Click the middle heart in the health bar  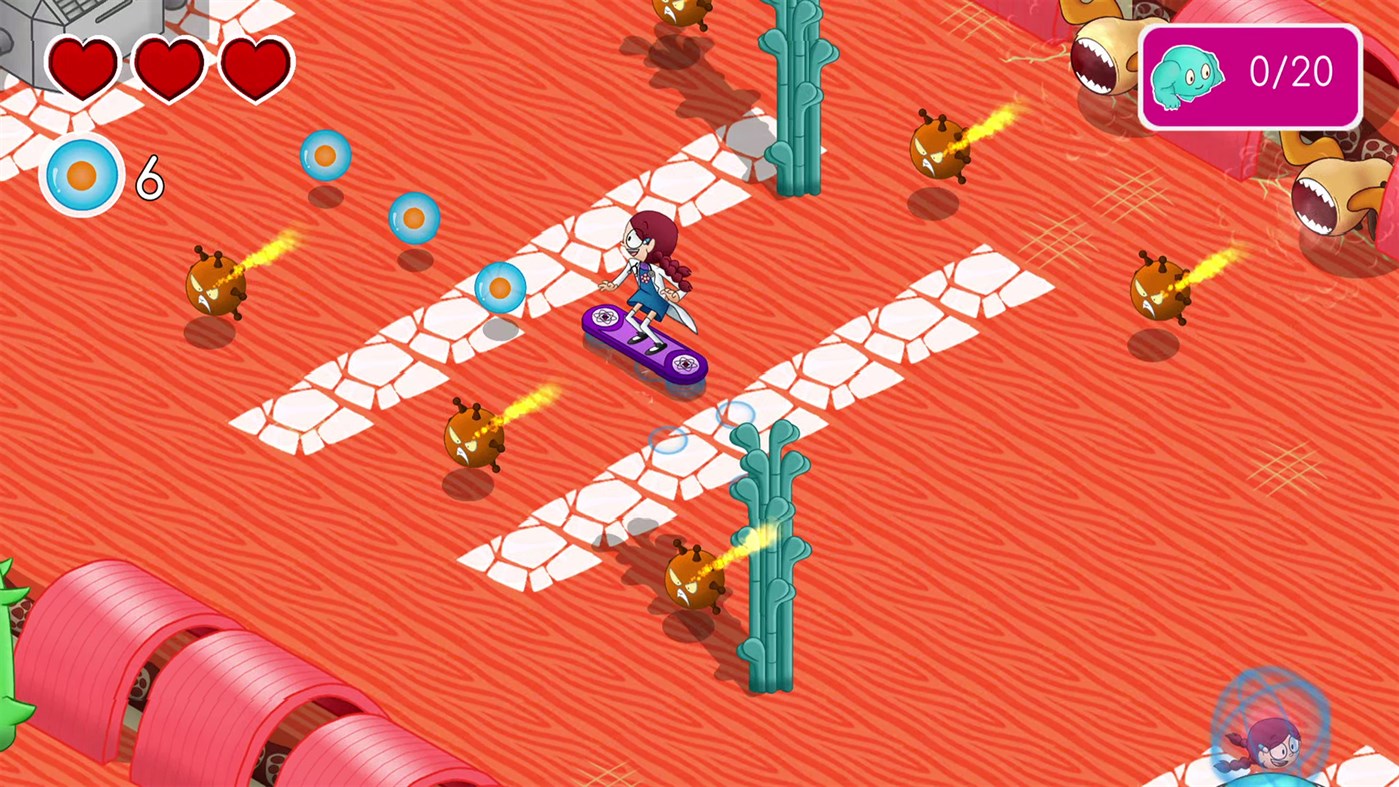point(170,66)
